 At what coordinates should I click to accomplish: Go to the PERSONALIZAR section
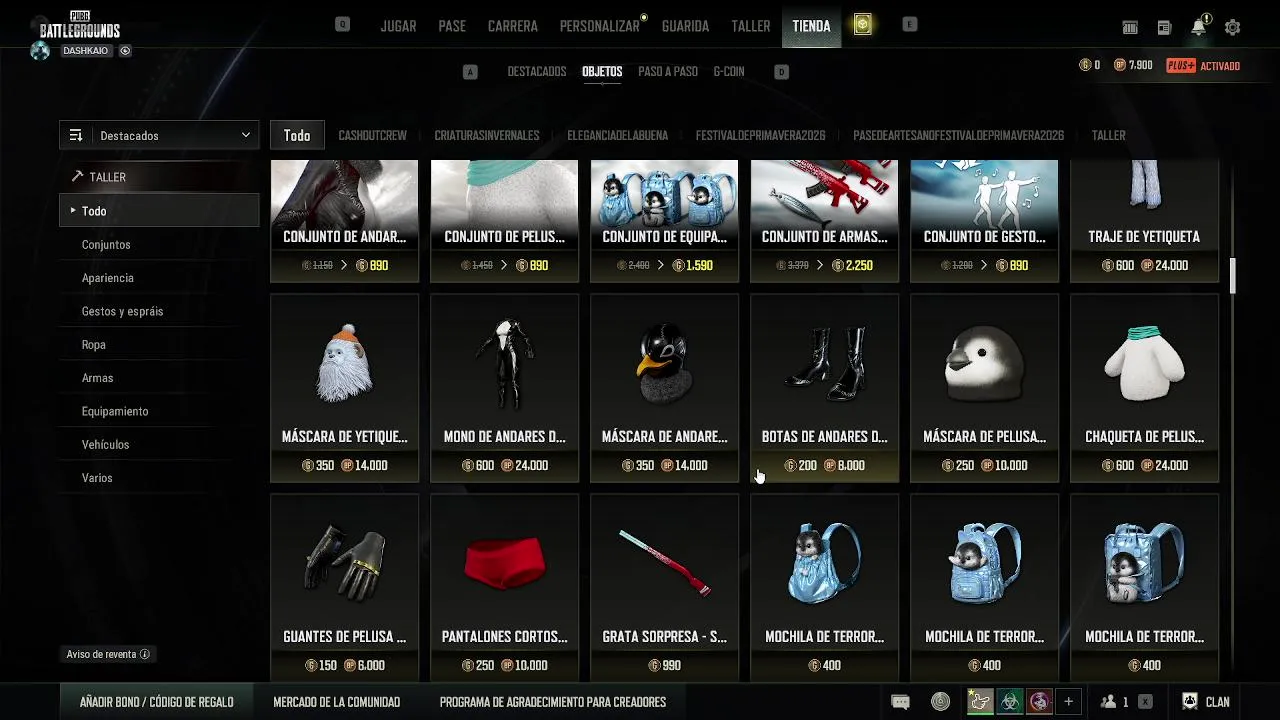point(600,26)
